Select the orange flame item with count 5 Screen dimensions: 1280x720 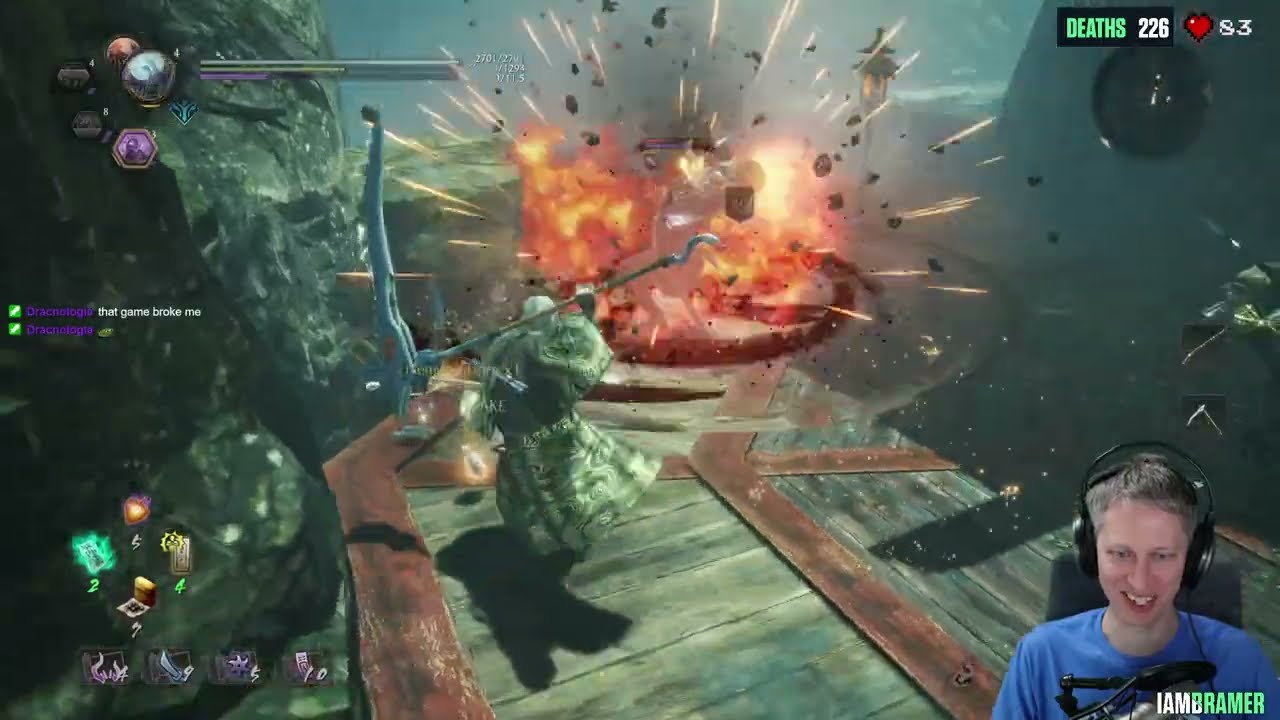pos(137,510)
